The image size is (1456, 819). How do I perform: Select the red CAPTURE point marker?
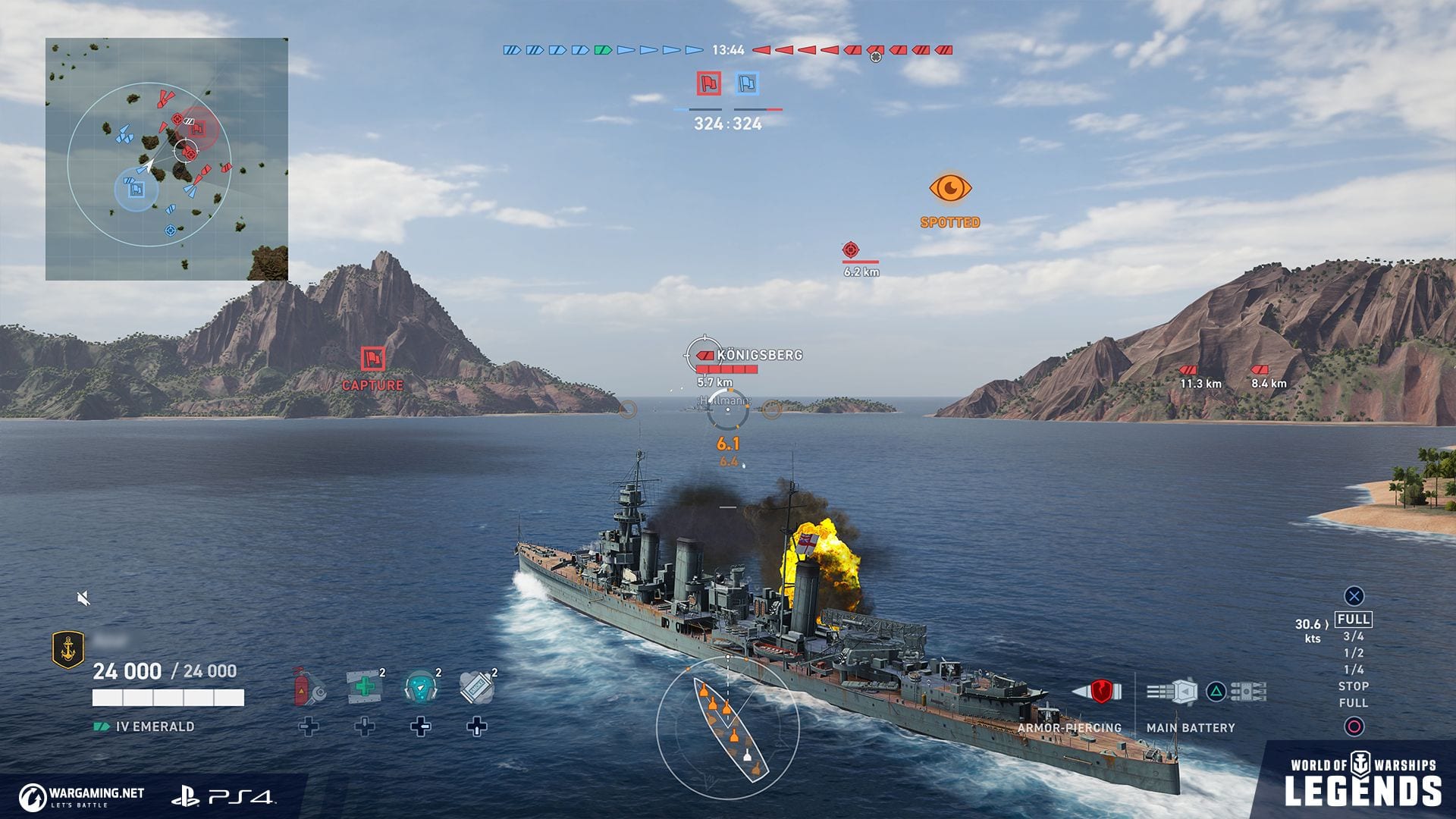(372, 359)
